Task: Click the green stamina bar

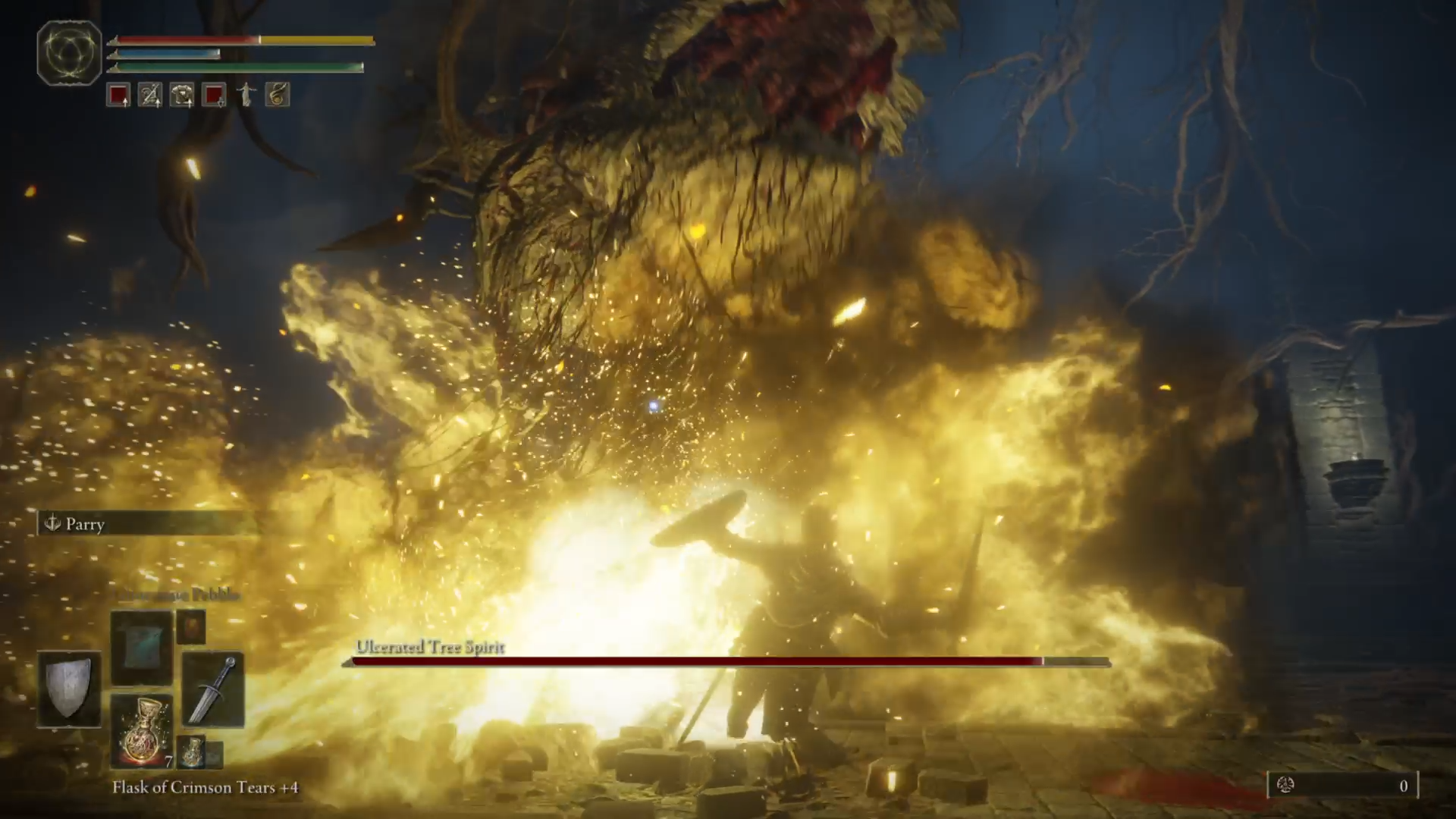Action: pyautogui.click(x=235, y=67)
